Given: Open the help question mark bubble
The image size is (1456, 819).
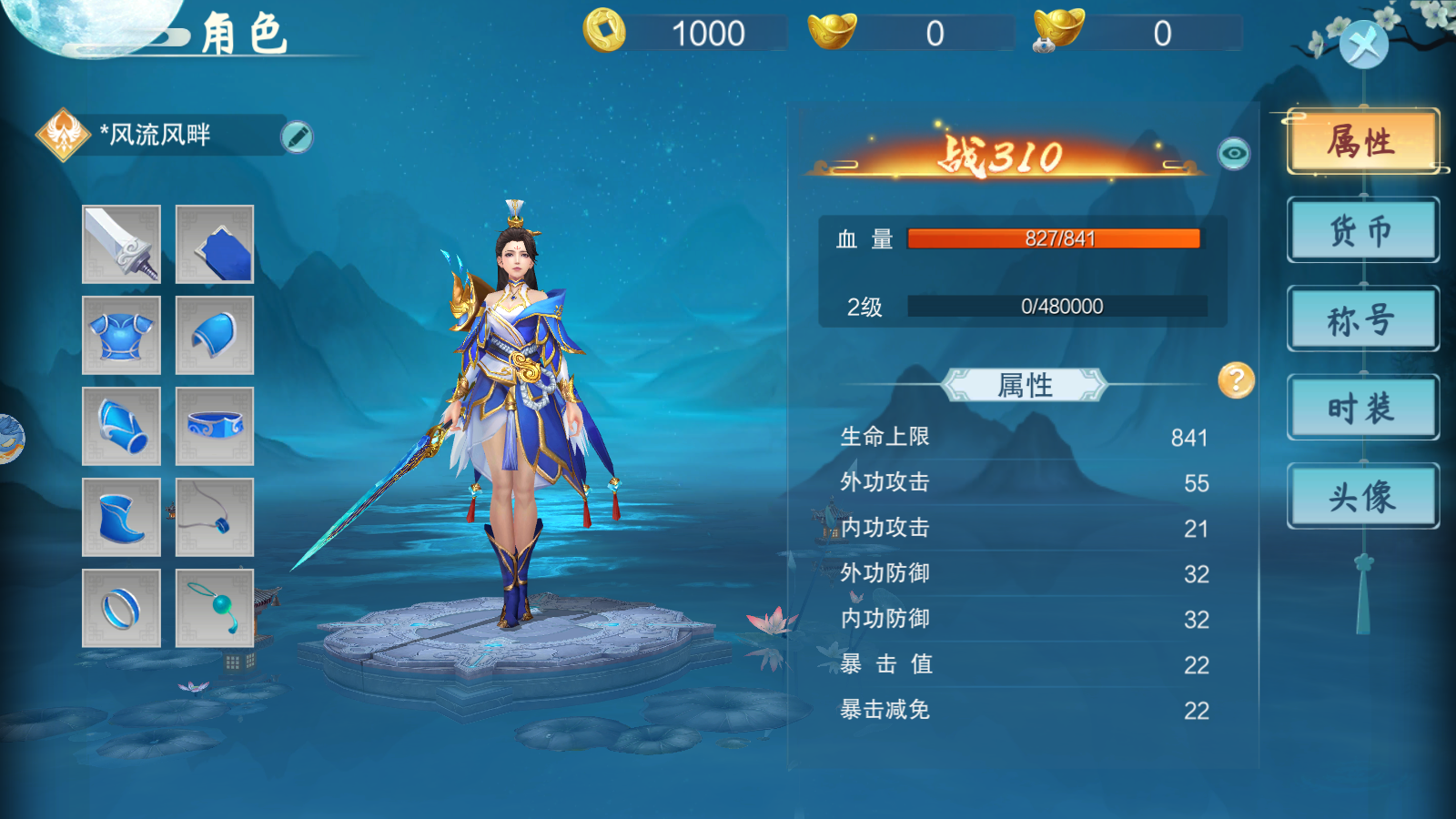Looking at the screenshot, I should (x=1235, y=382).
